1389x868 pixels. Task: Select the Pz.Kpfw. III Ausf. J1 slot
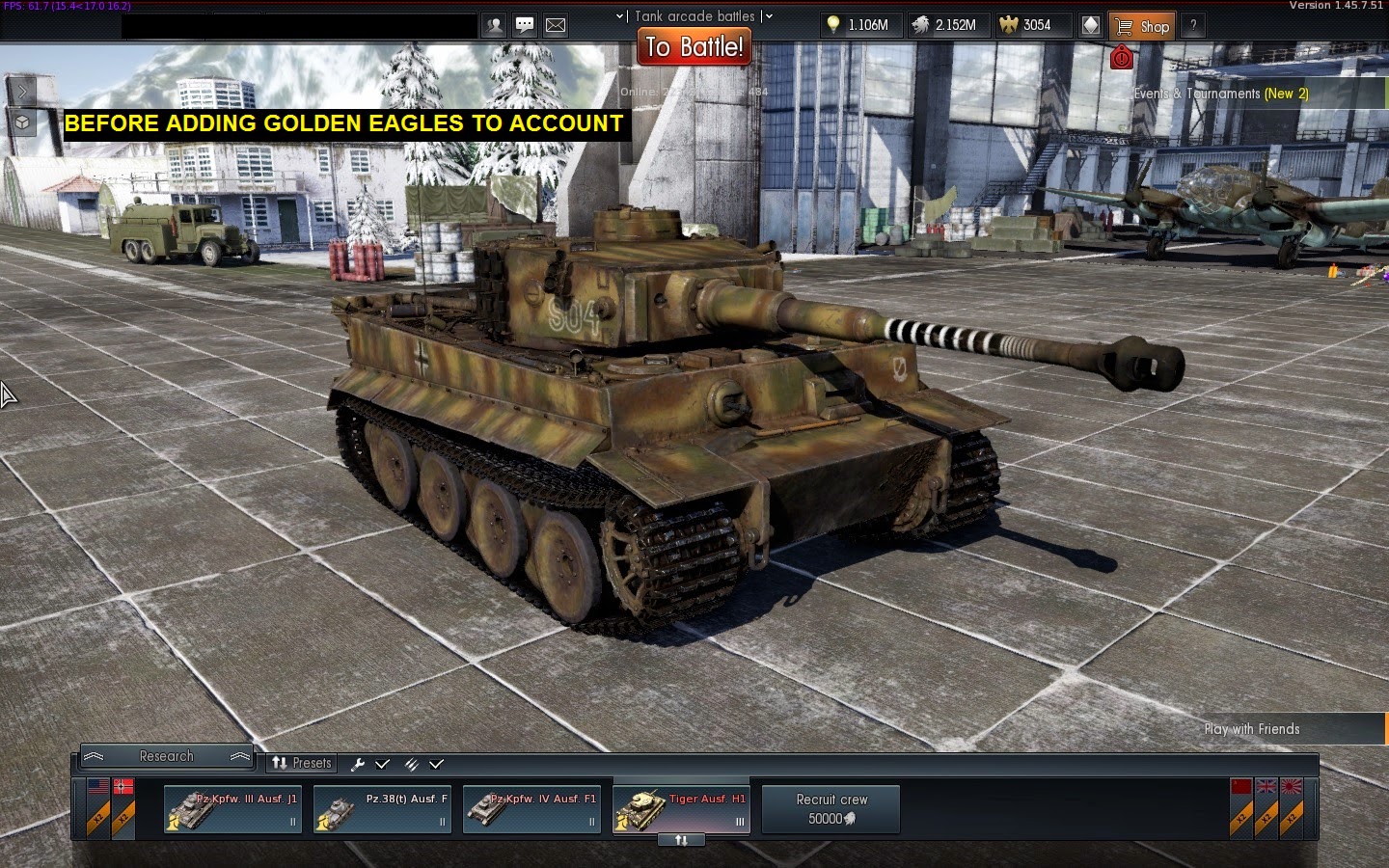click(232, 809)
